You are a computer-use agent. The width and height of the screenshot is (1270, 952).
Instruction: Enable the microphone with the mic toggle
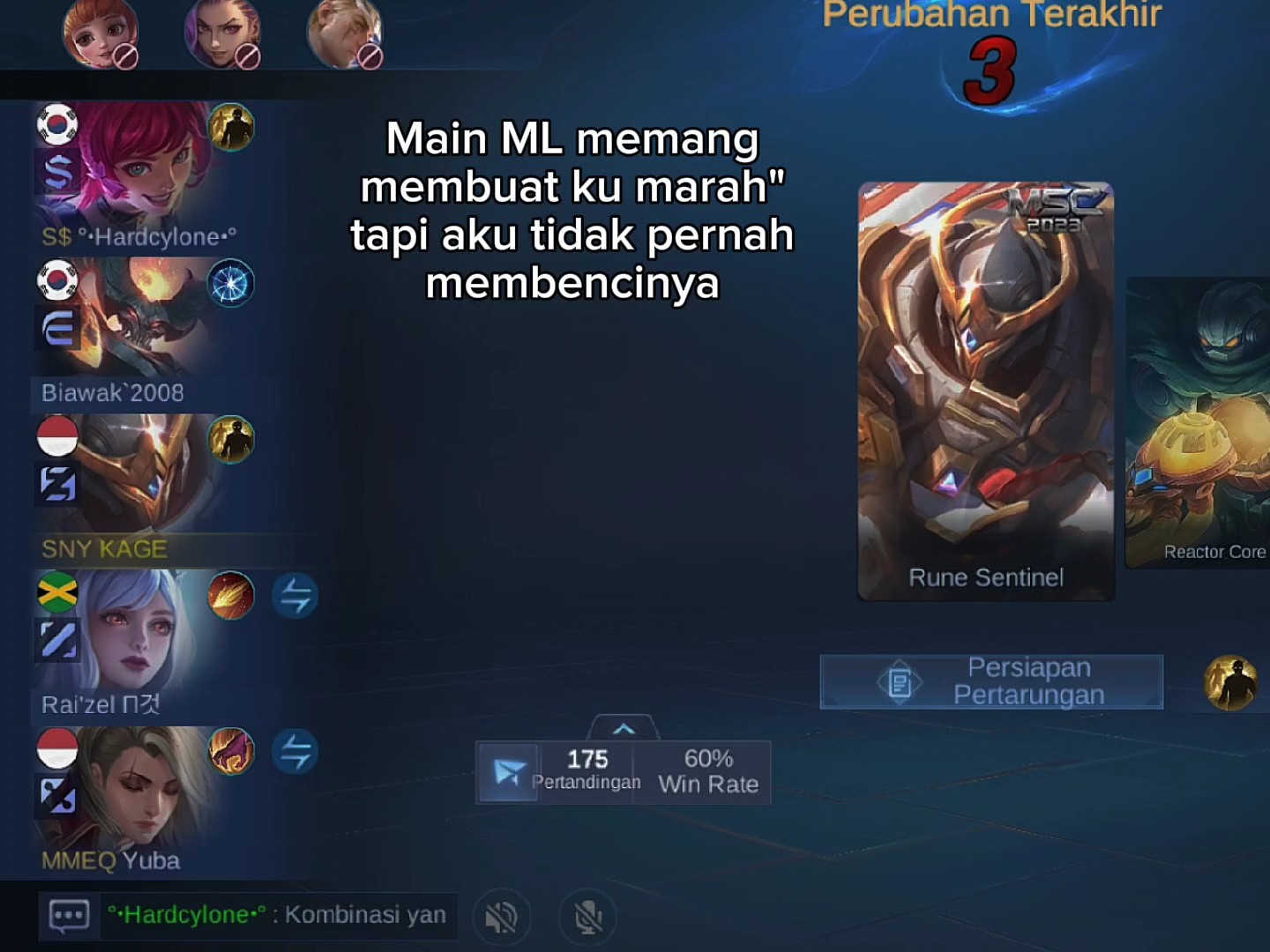[x=586, y=917]
